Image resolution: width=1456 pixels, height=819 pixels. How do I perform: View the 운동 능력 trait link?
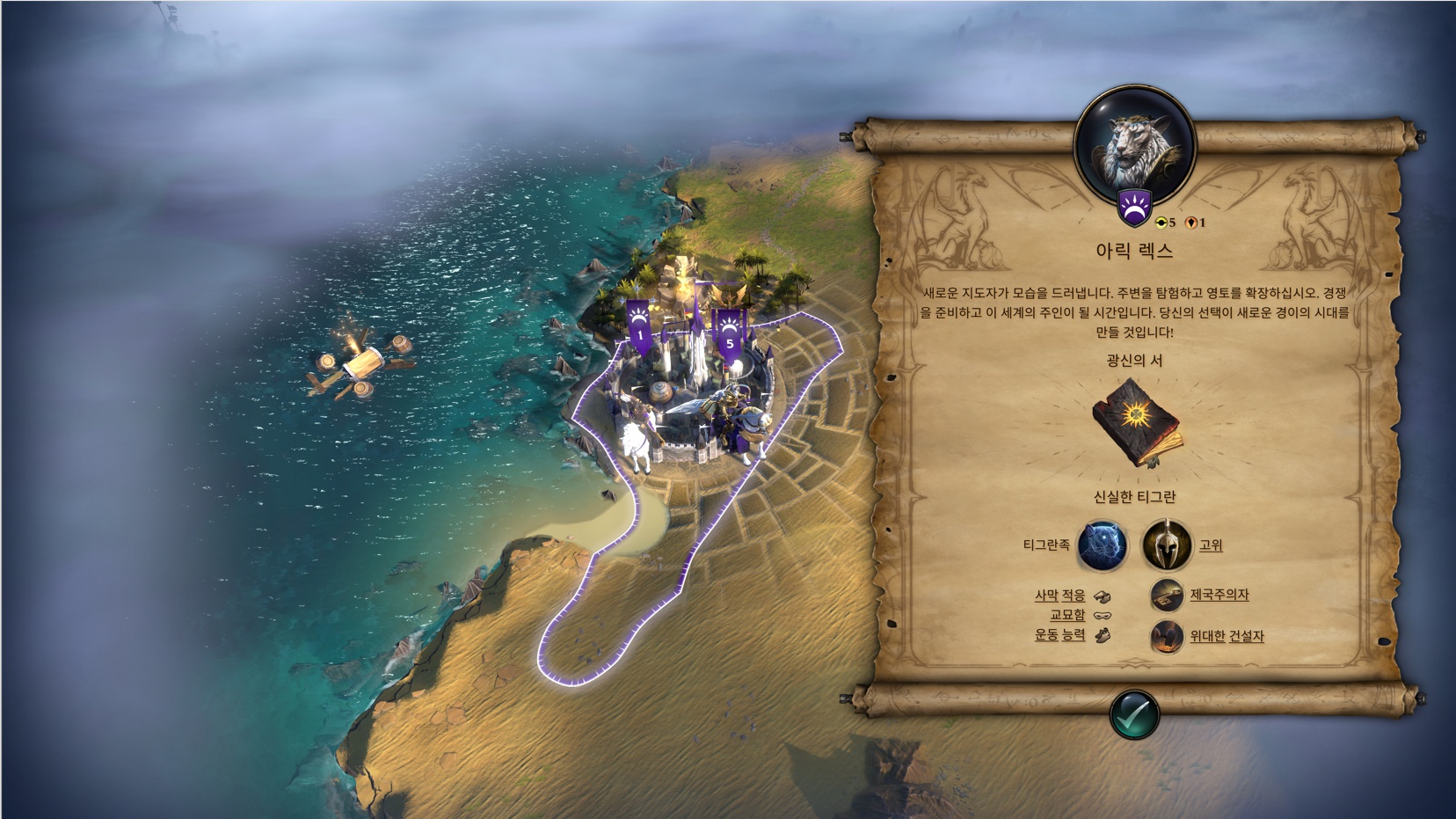[x=1059, y=634]
